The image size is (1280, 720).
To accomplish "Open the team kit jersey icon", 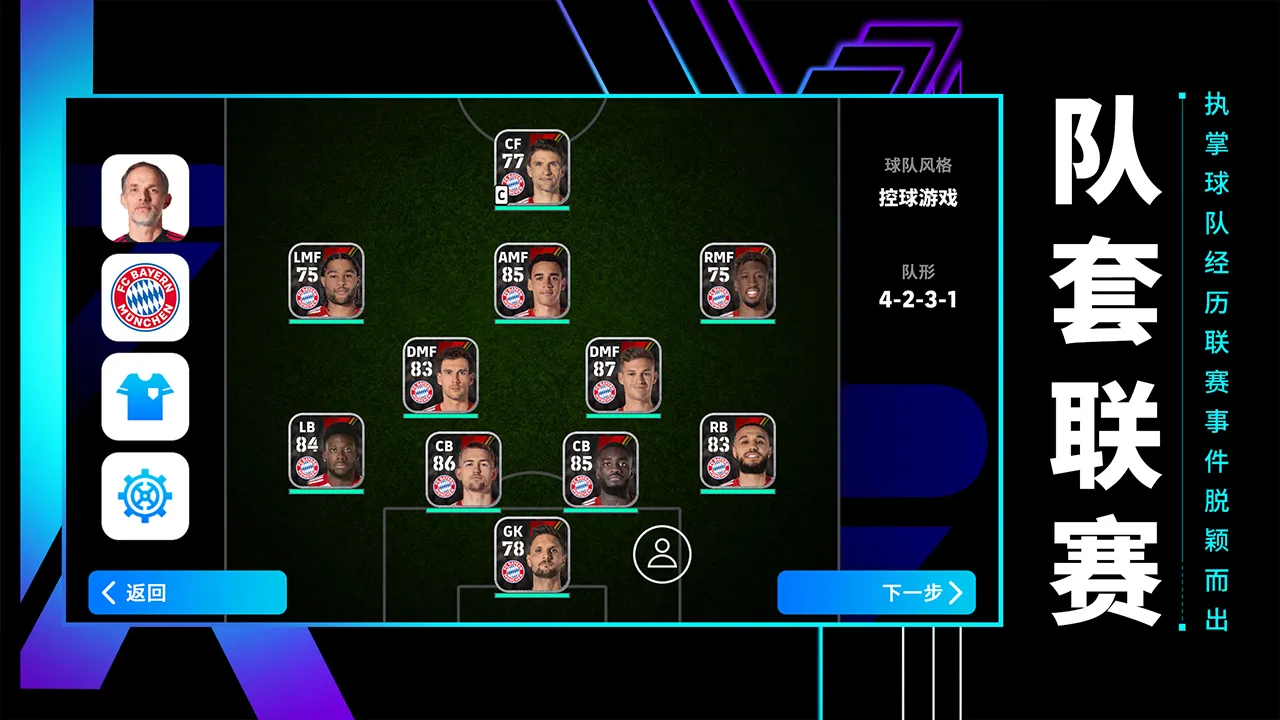I will click(145, 398).
